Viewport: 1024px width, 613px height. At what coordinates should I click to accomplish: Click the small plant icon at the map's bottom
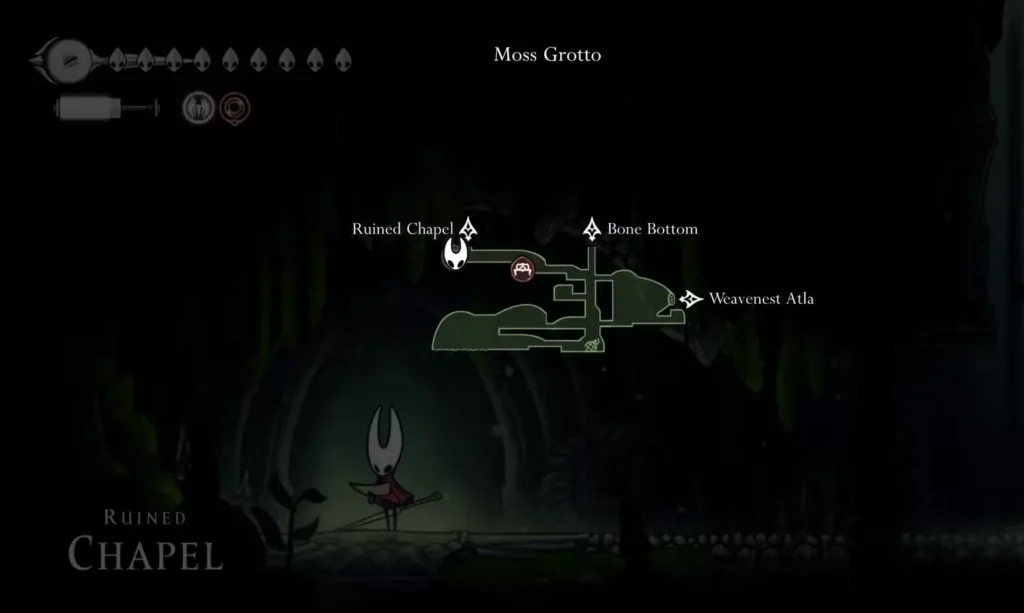(x=593, y=346)
